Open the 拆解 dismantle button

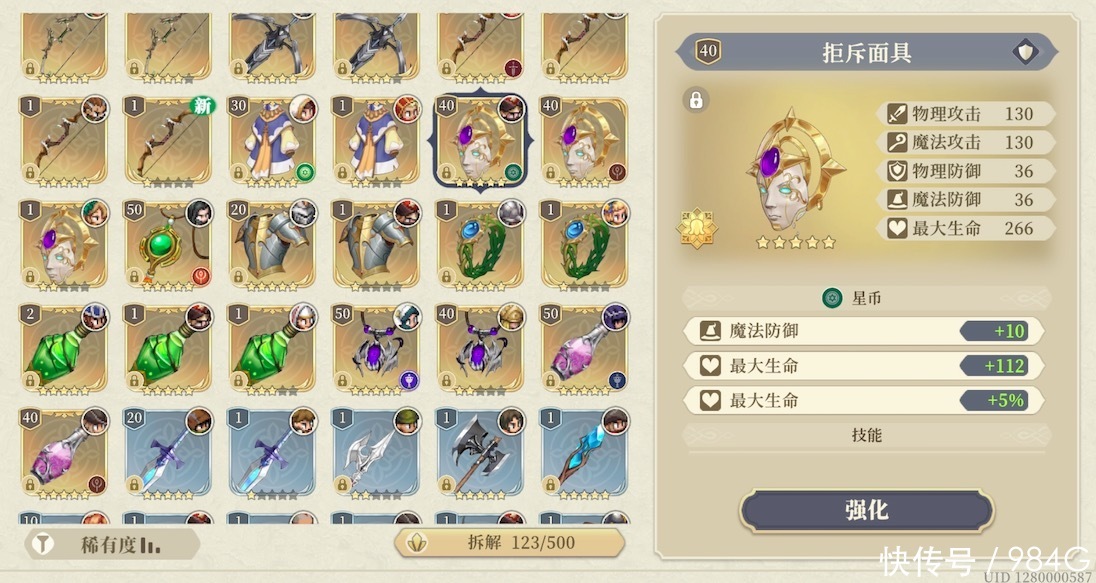(511, 542)
